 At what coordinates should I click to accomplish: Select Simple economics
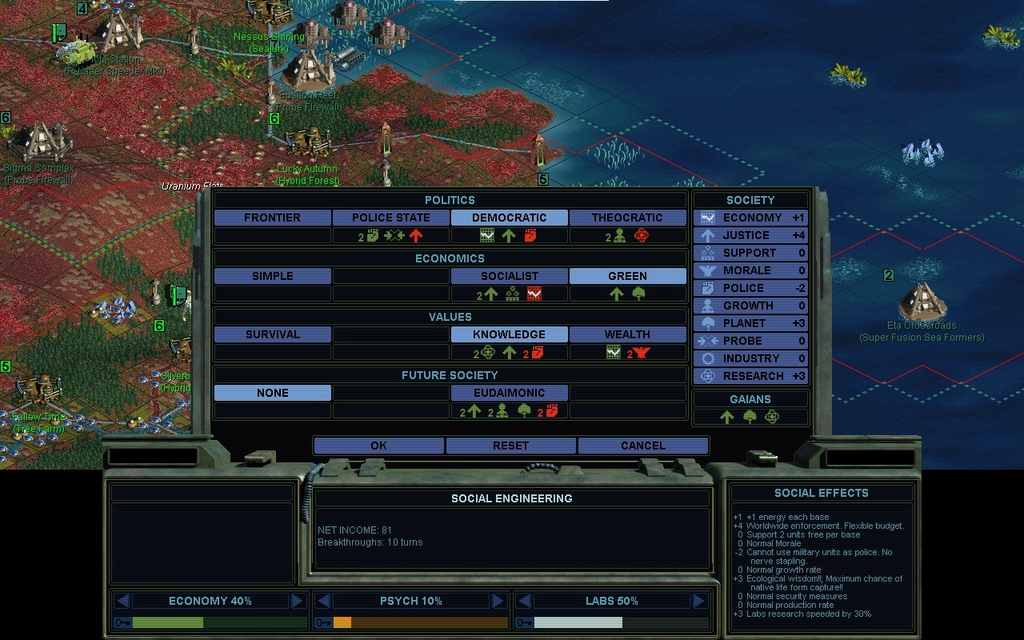pyautogui.click(x=272, y=276)
